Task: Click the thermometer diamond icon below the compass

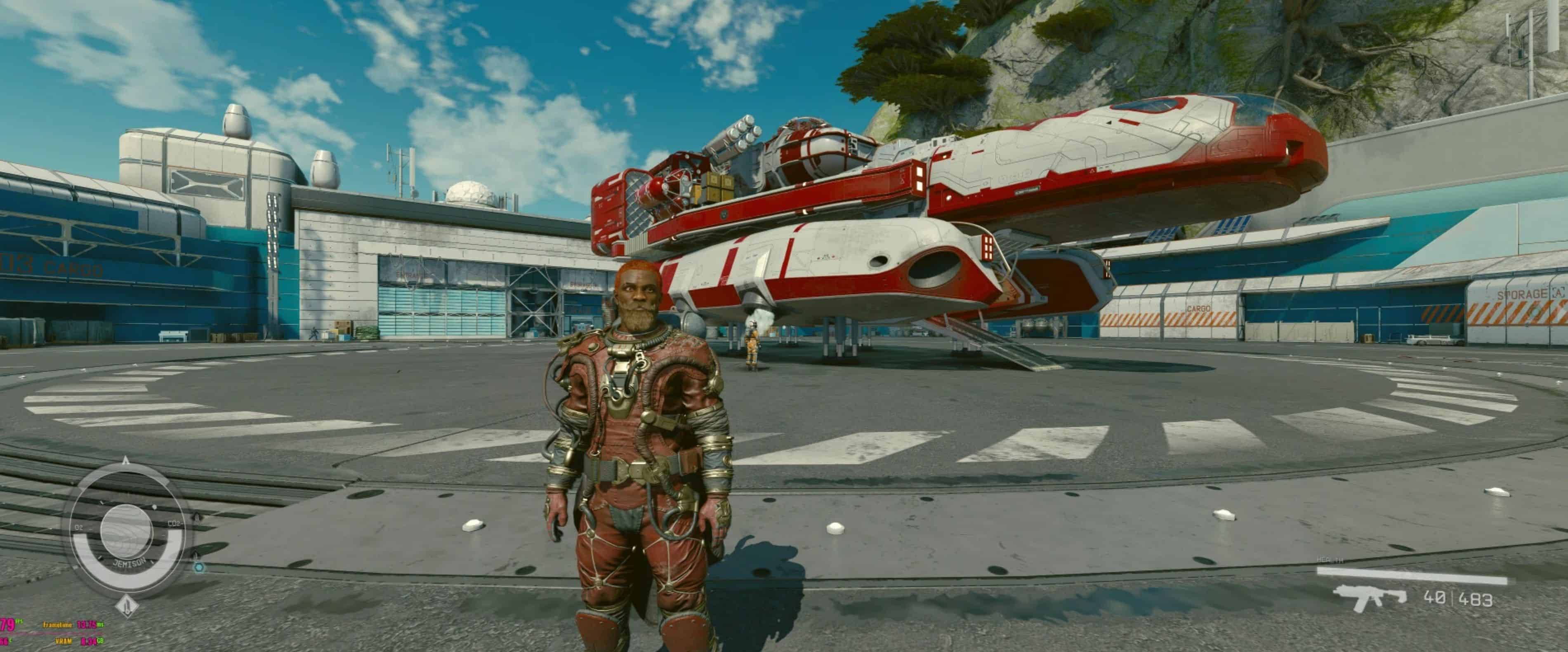Action: 127,605
